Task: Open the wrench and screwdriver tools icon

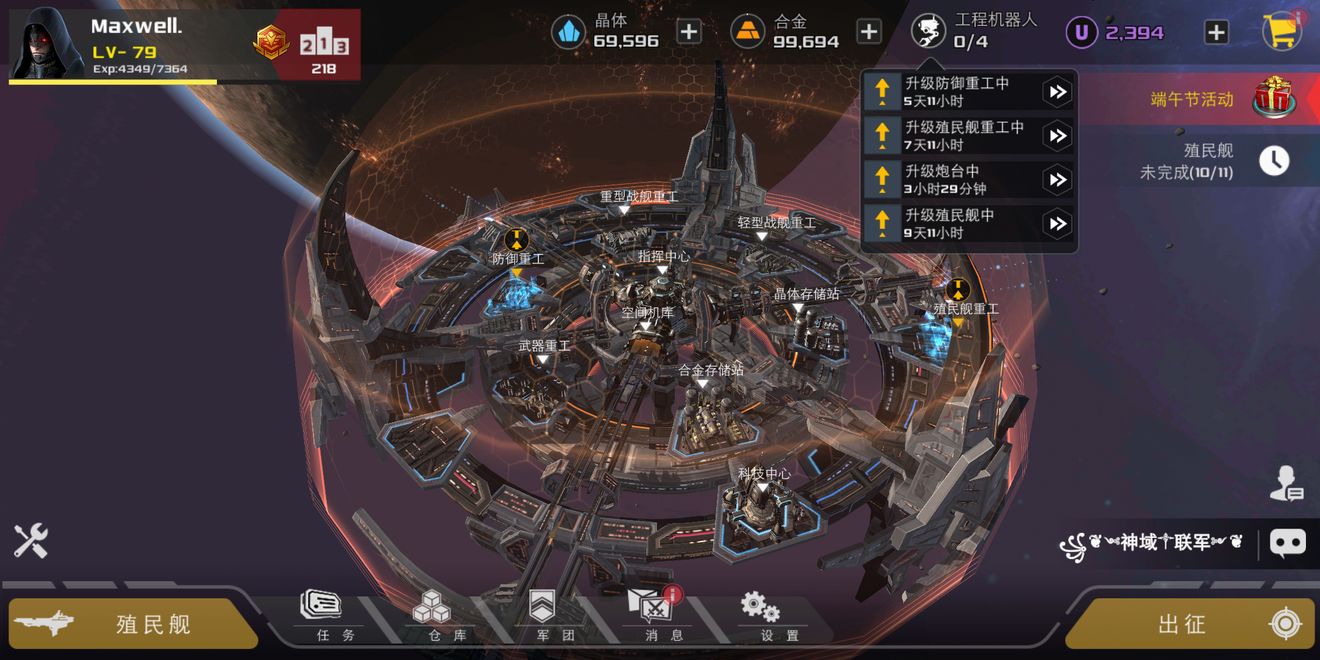Action: [x=30, y=541]
